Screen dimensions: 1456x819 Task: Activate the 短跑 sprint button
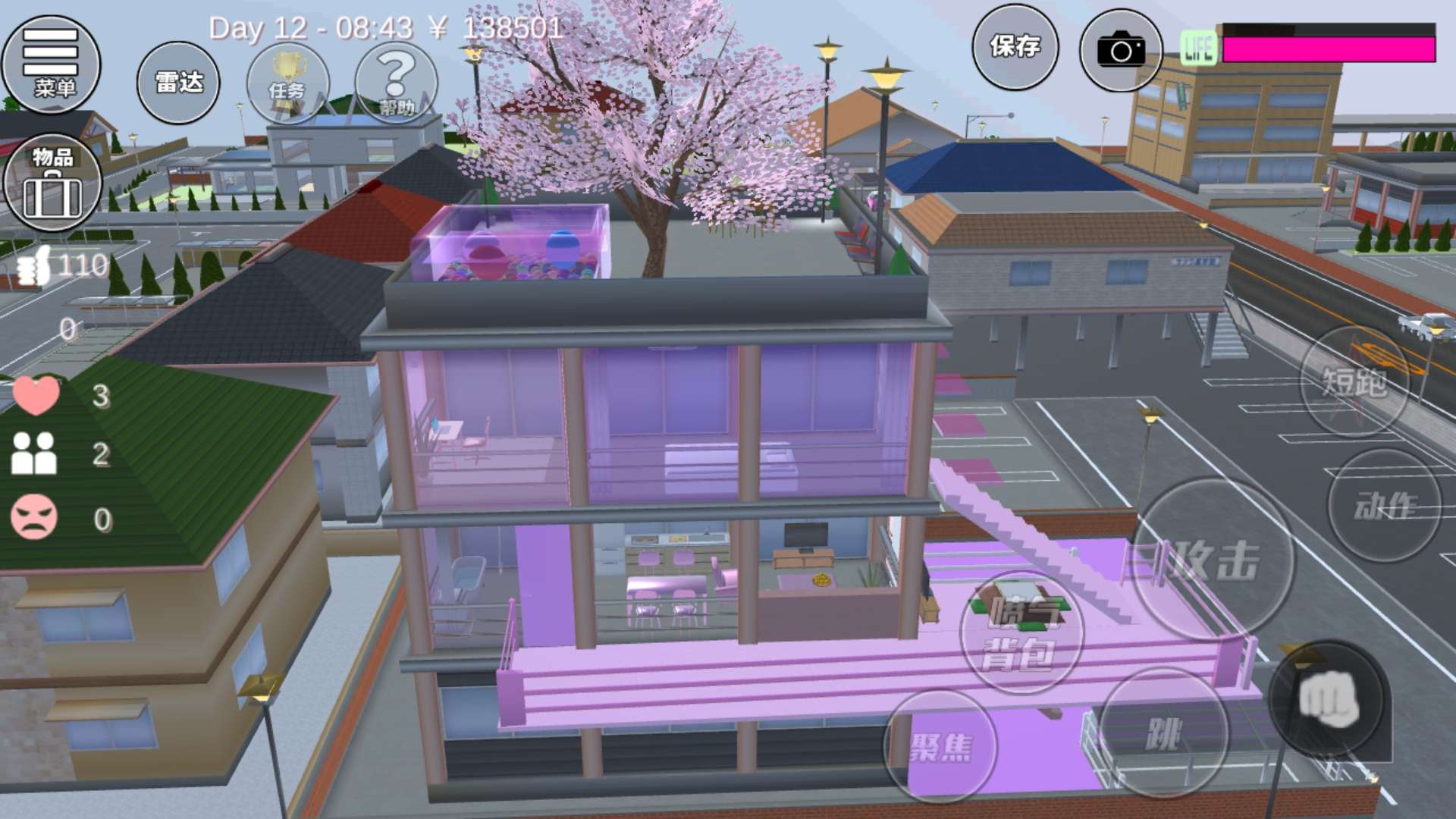(x=1354, y=381)
